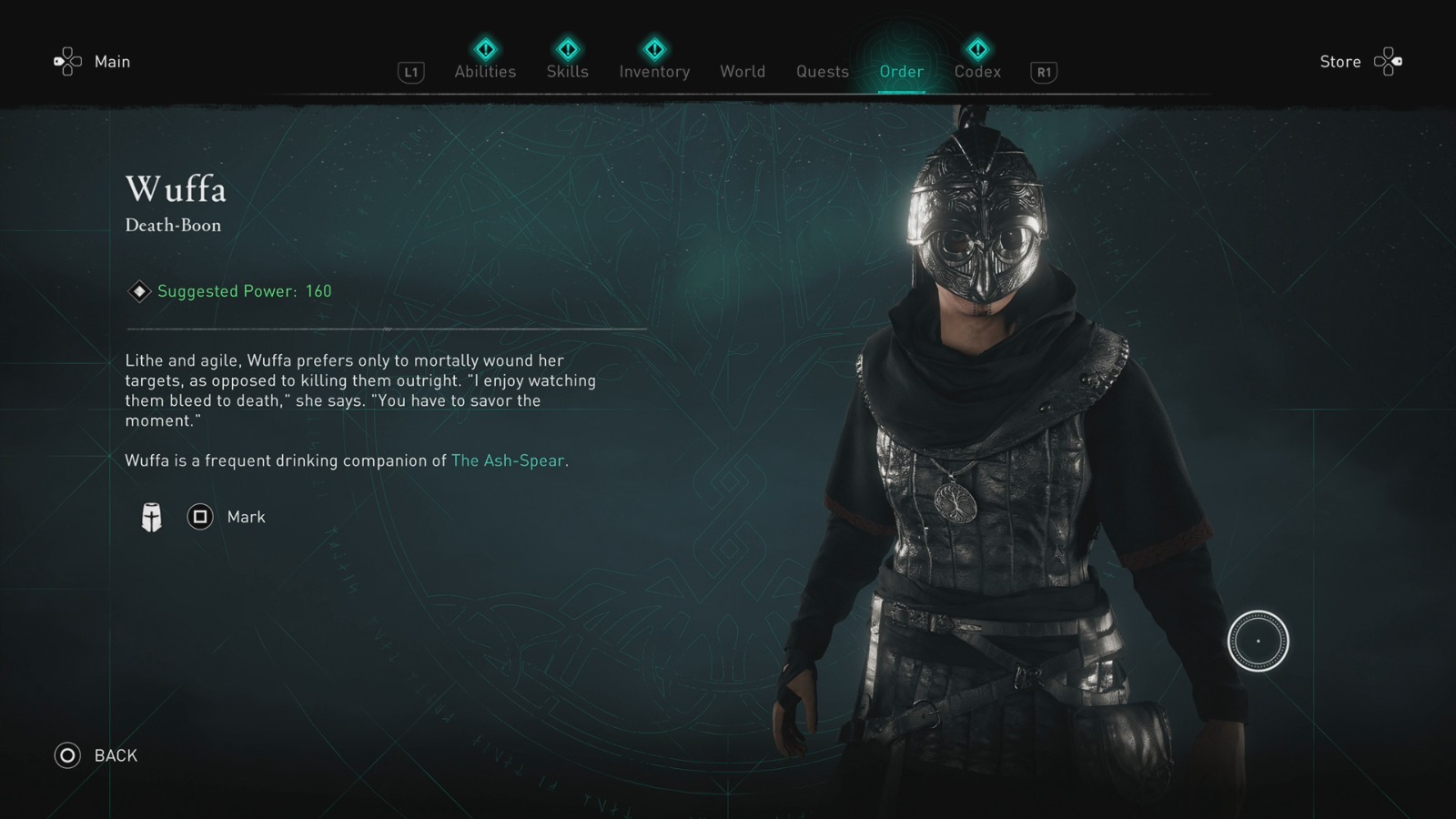Open The Ash-Spear link

pyautogui.click(x=507, y=460)
